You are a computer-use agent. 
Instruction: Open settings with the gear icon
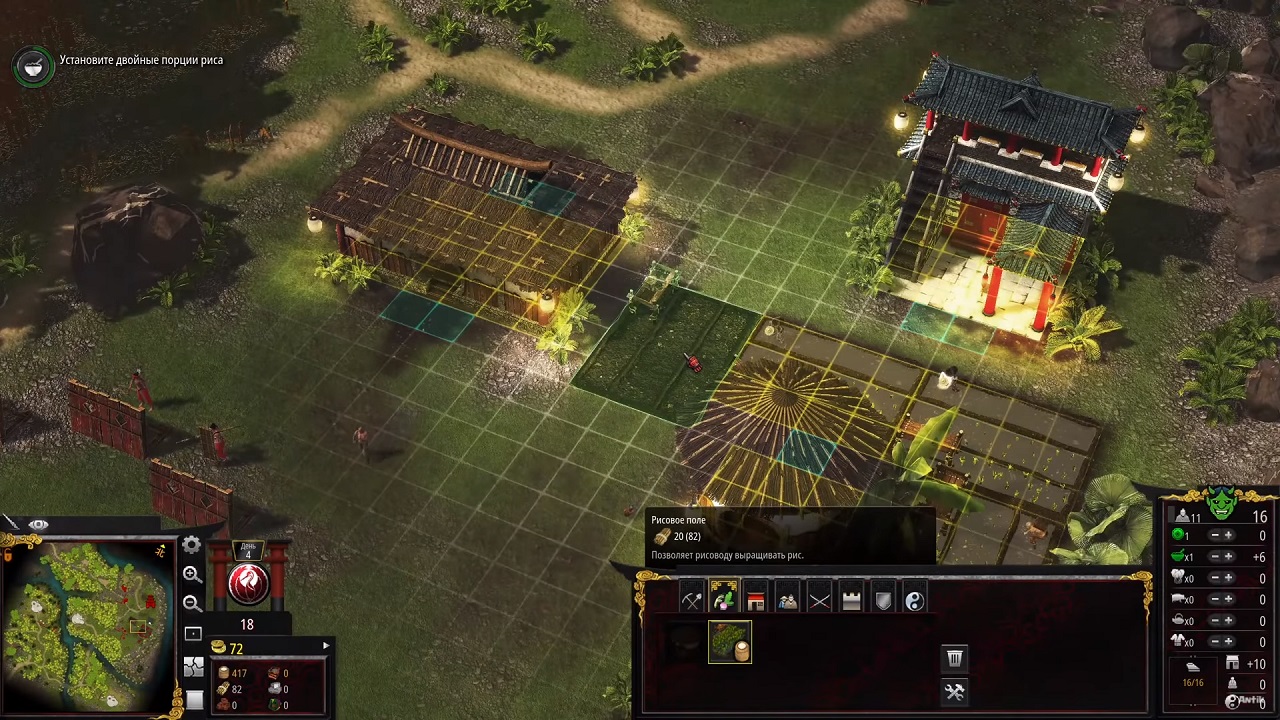click(192, 545)
